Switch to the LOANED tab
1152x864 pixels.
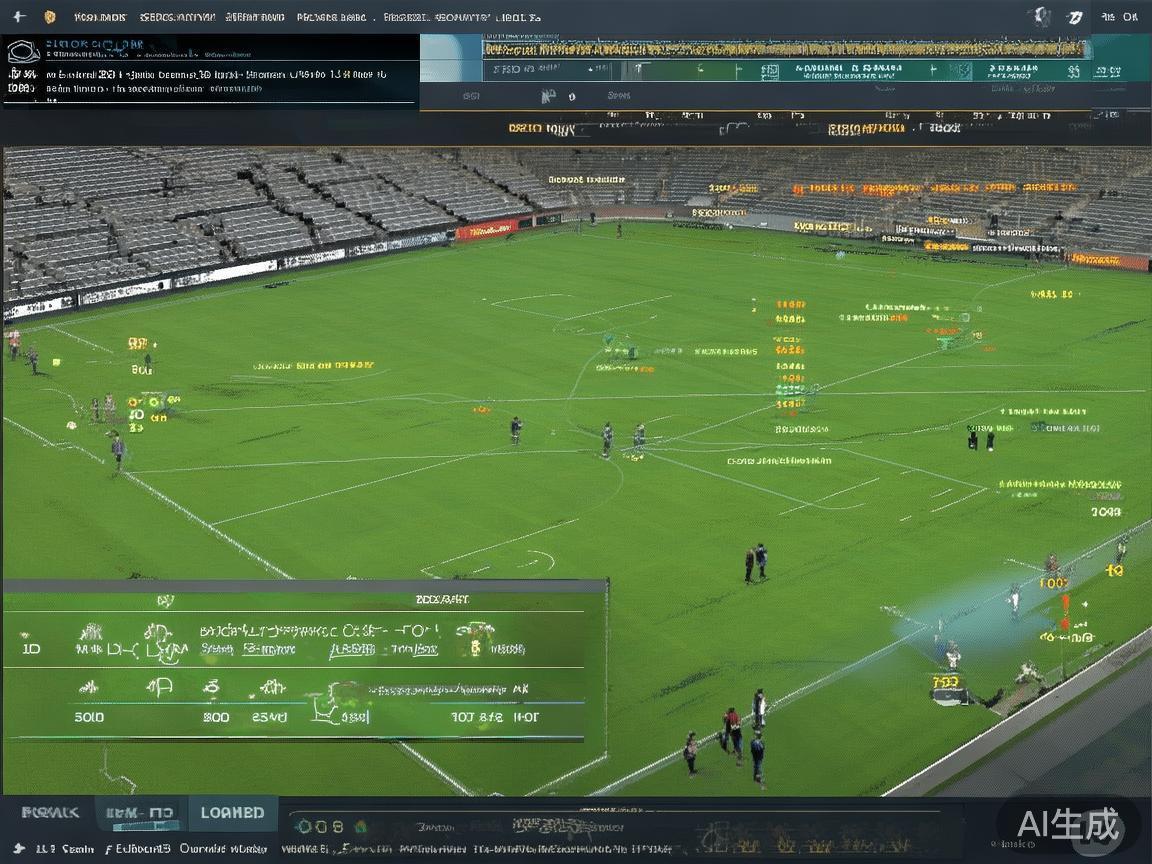(232, 813)
